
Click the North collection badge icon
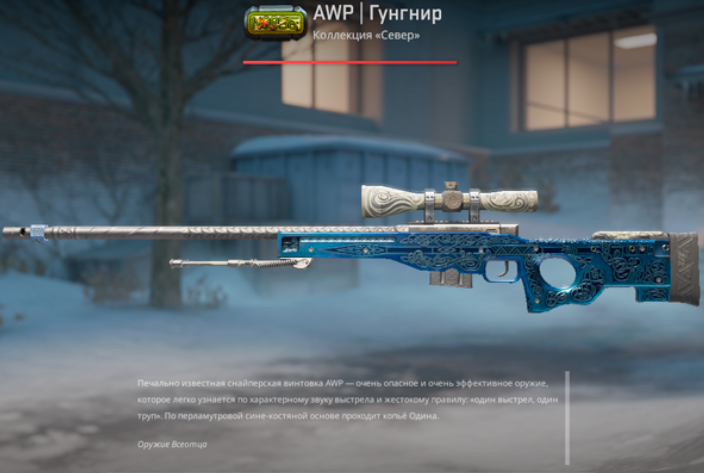[275, 23]
